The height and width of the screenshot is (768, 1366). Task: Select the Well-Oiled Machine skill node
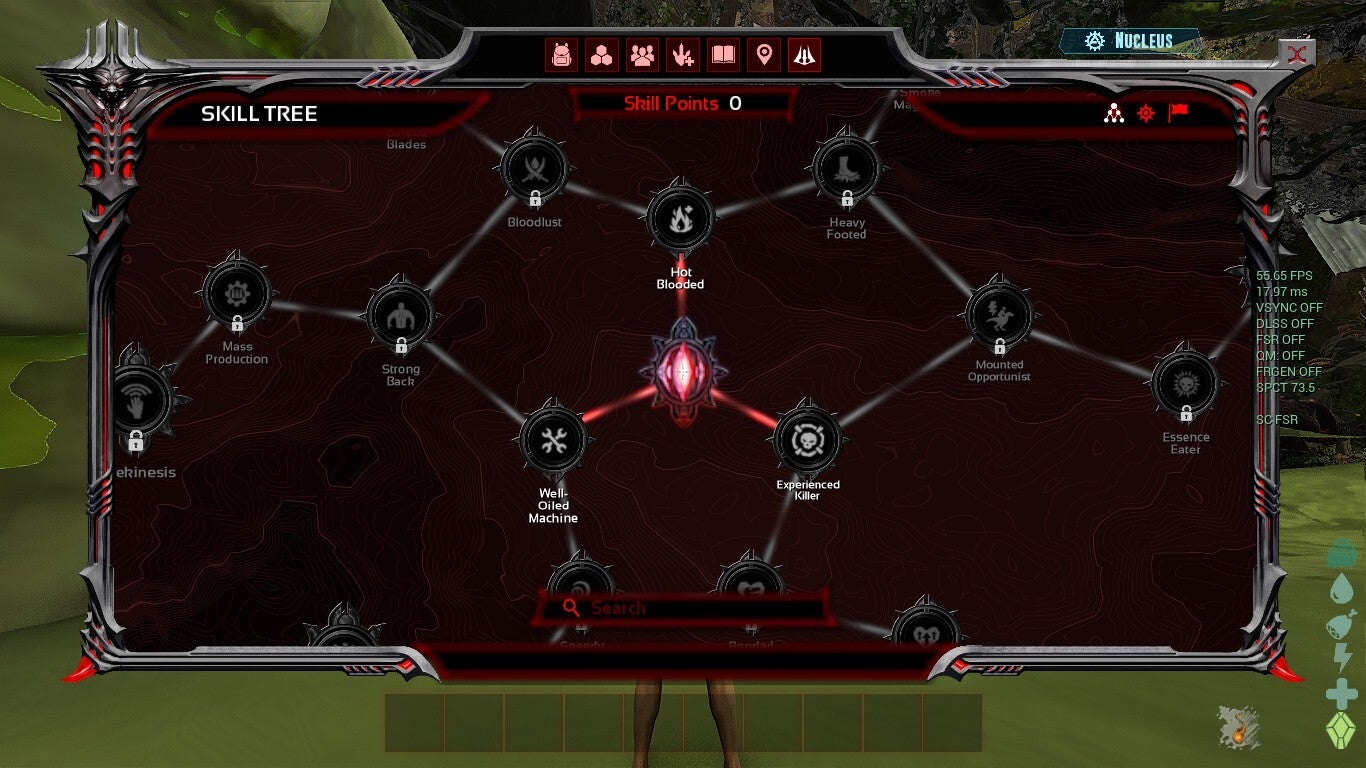[553, 441]
